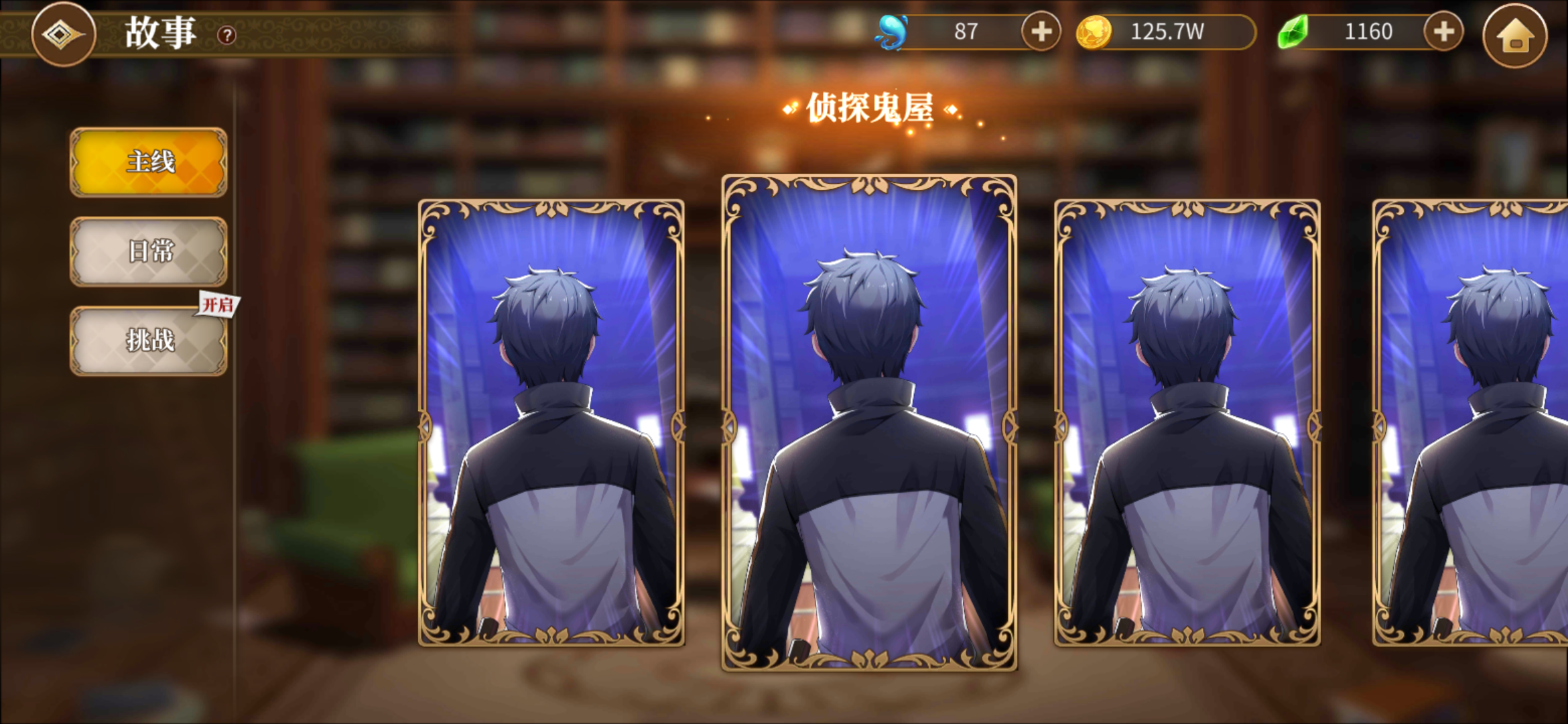Open the home button top-right
The image size is (1568, 724).
tap(1518, 31)
